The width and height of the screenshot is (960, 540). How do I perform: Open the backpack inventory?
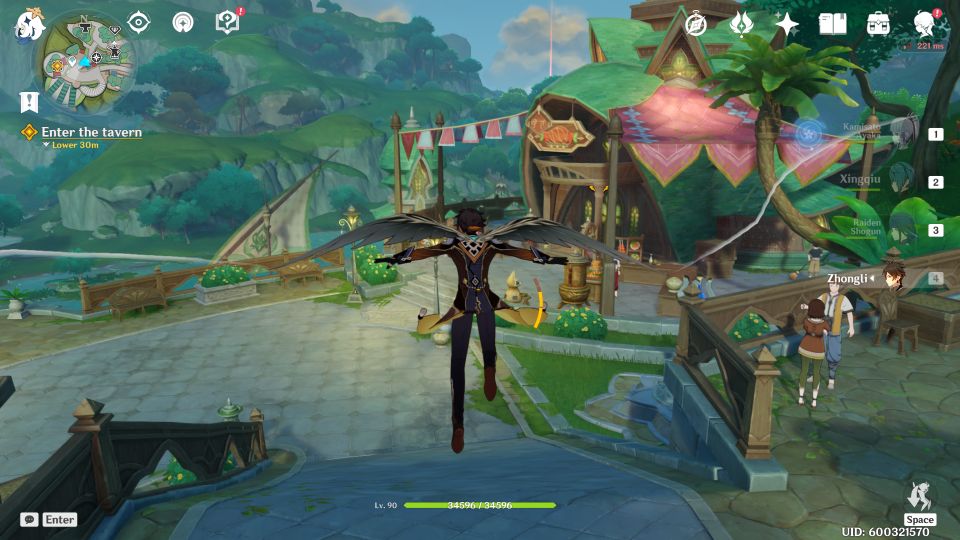click(x=878, y=24)
